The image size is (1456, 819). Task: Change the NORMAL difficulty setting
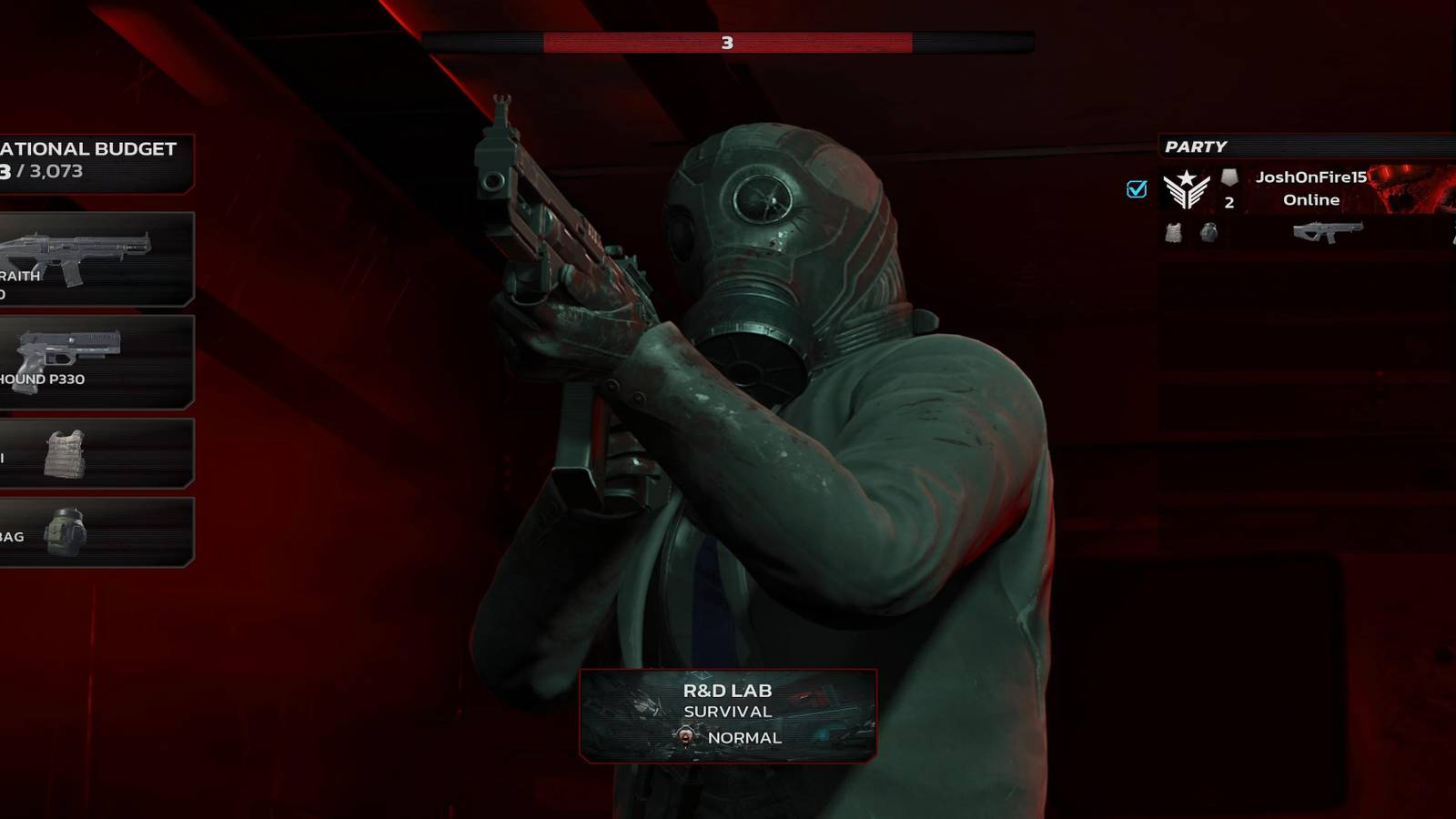743,738
